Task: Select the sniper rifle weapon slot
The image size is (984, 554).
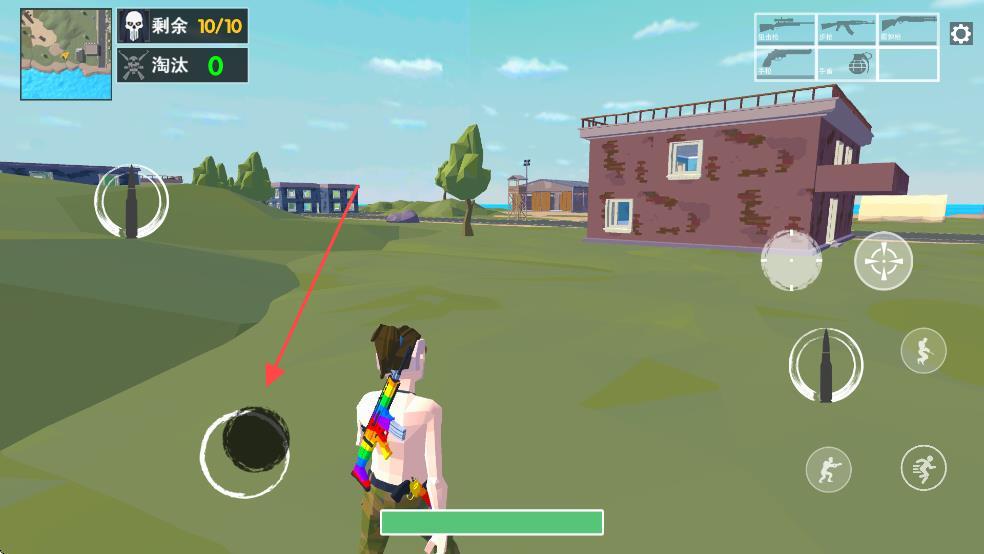Action: tap(785, 29)
